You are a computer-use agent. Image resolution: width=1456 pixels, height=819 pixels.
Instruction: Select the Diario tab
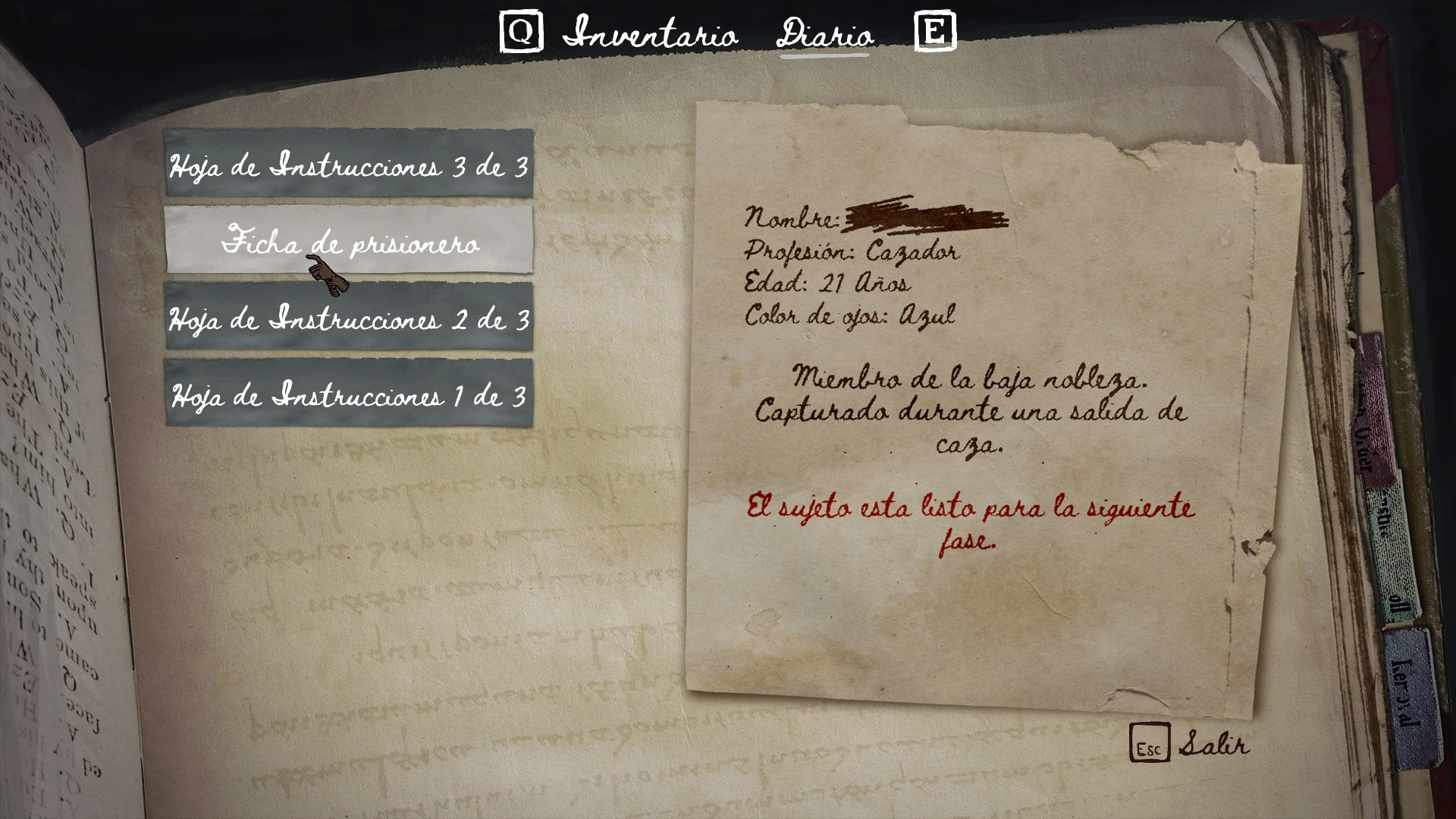point(825,34)
